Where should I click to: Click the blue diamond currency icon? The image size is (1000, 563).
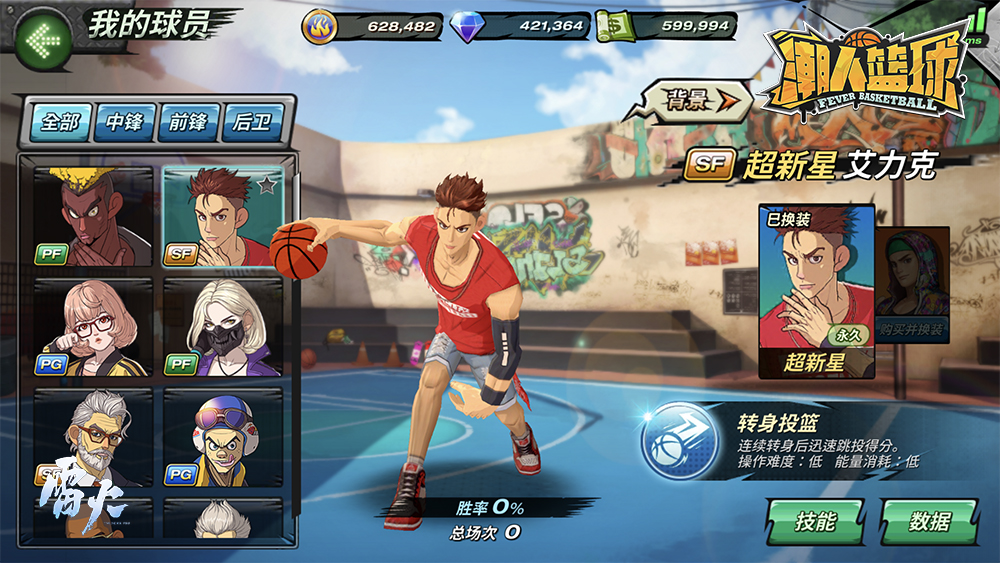point(466,26)
